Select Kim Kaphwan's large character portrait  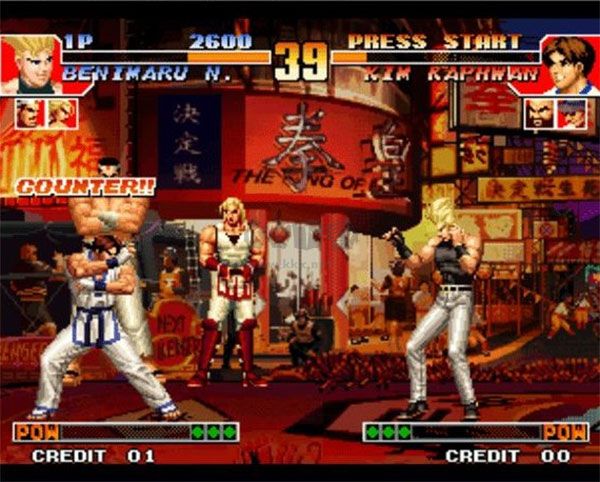coord(568,64)
